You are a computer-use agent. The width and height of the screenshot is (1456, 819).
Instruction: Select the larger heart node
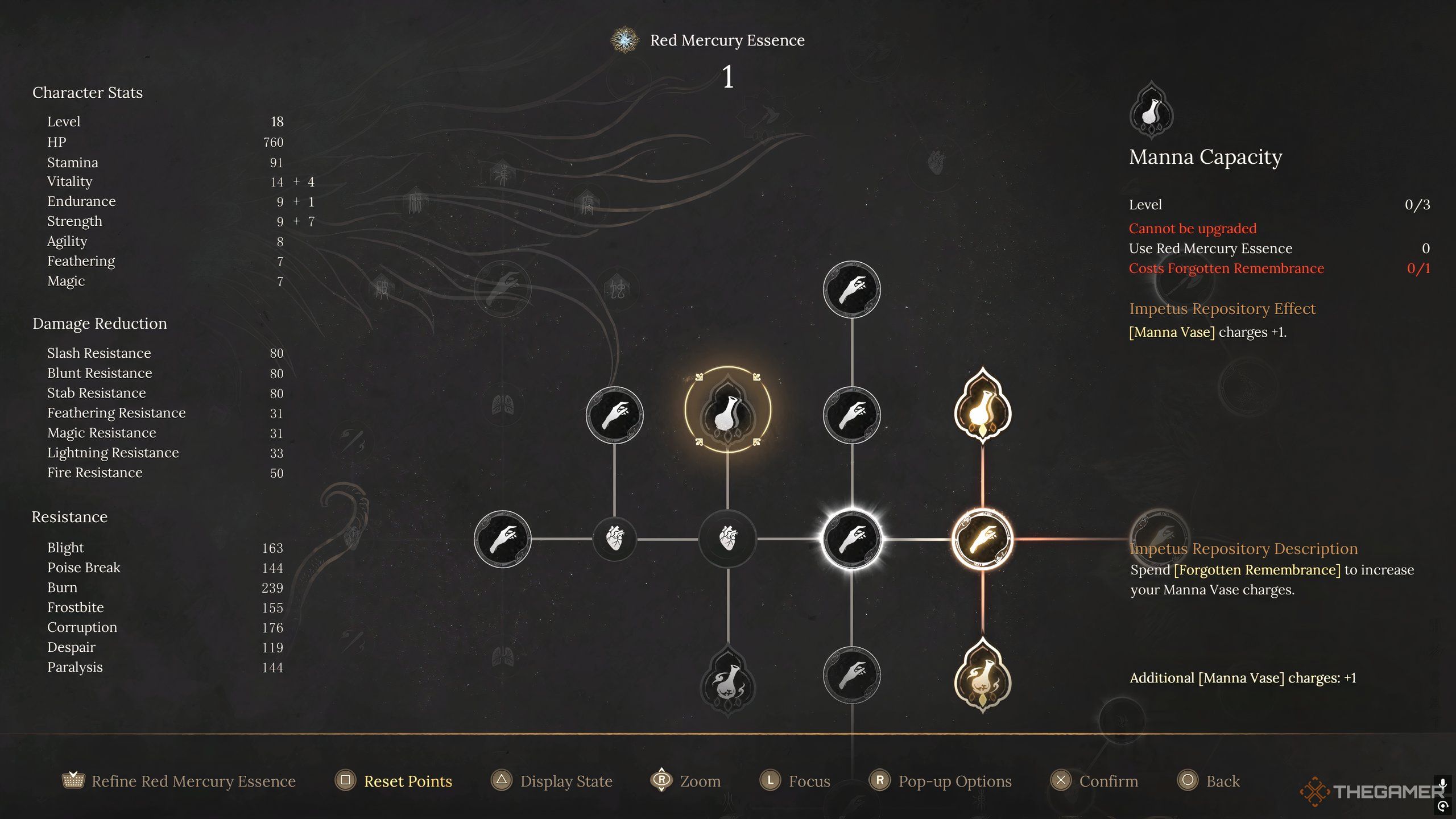pos(727,537)
